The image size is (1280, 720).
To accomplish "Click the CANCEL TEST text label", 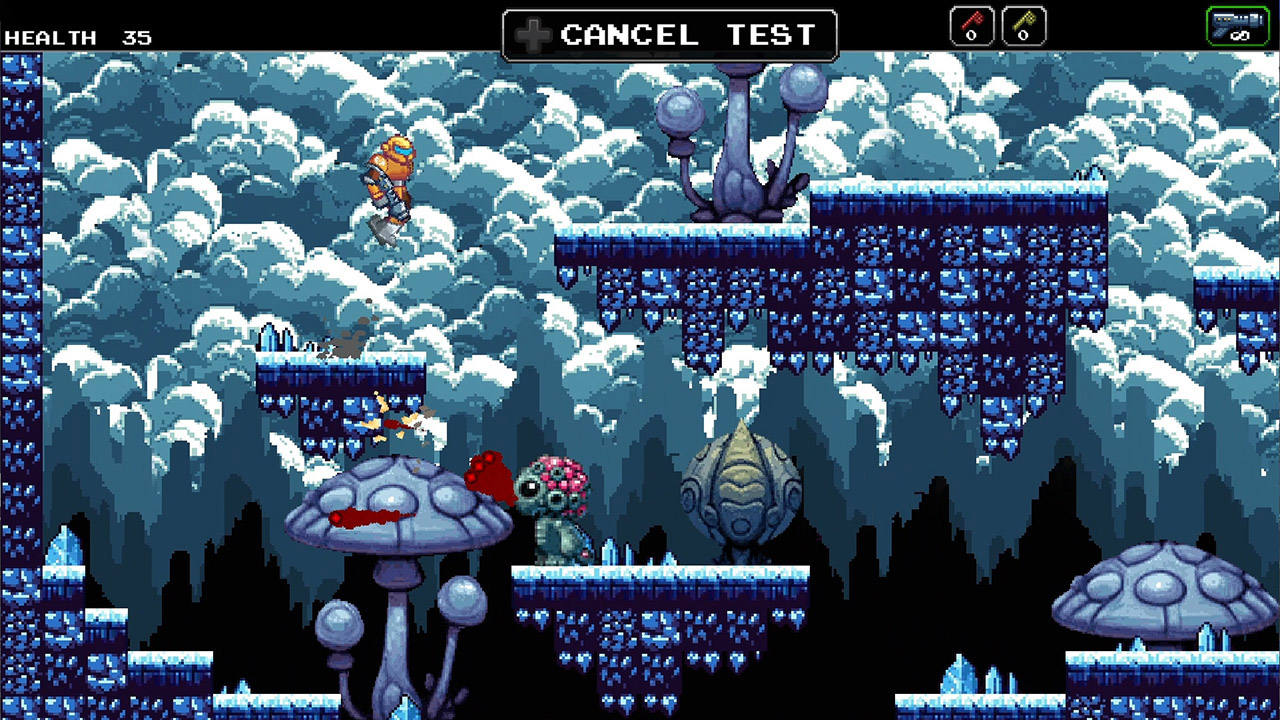I will (x=690, y=35).
